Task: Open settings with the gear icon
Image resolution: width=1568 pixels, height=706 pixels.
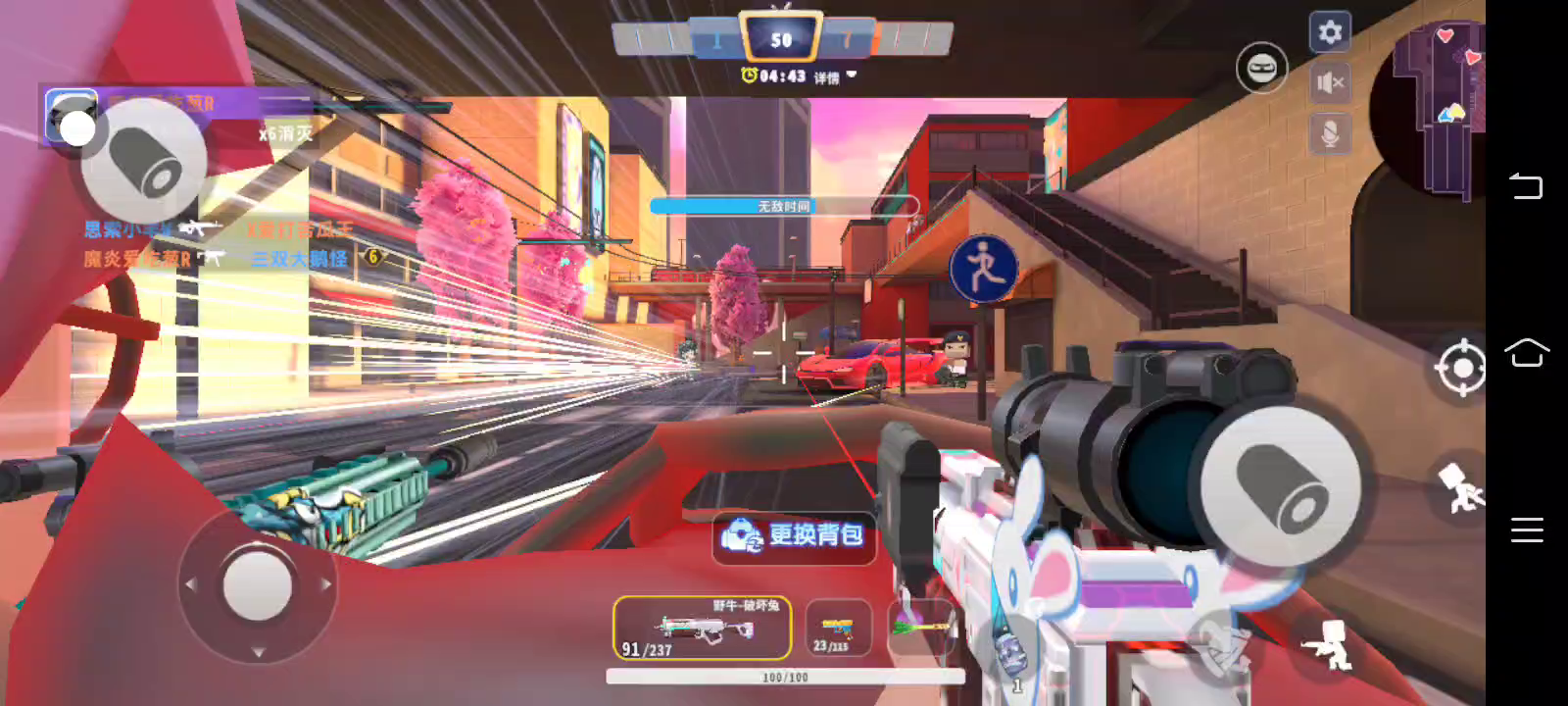Action: point(1330,32)
